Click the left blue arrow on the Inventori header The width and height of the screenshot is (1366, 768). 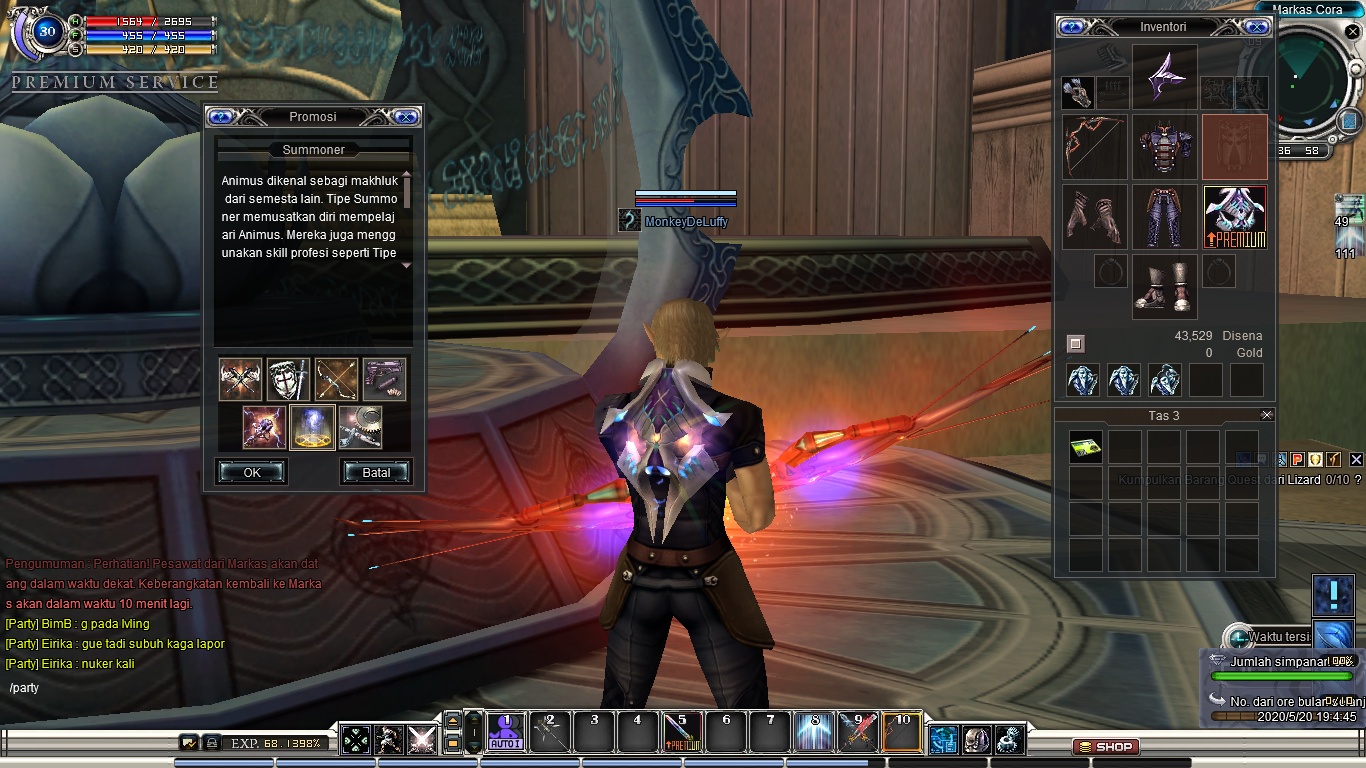coord(1071,27)
